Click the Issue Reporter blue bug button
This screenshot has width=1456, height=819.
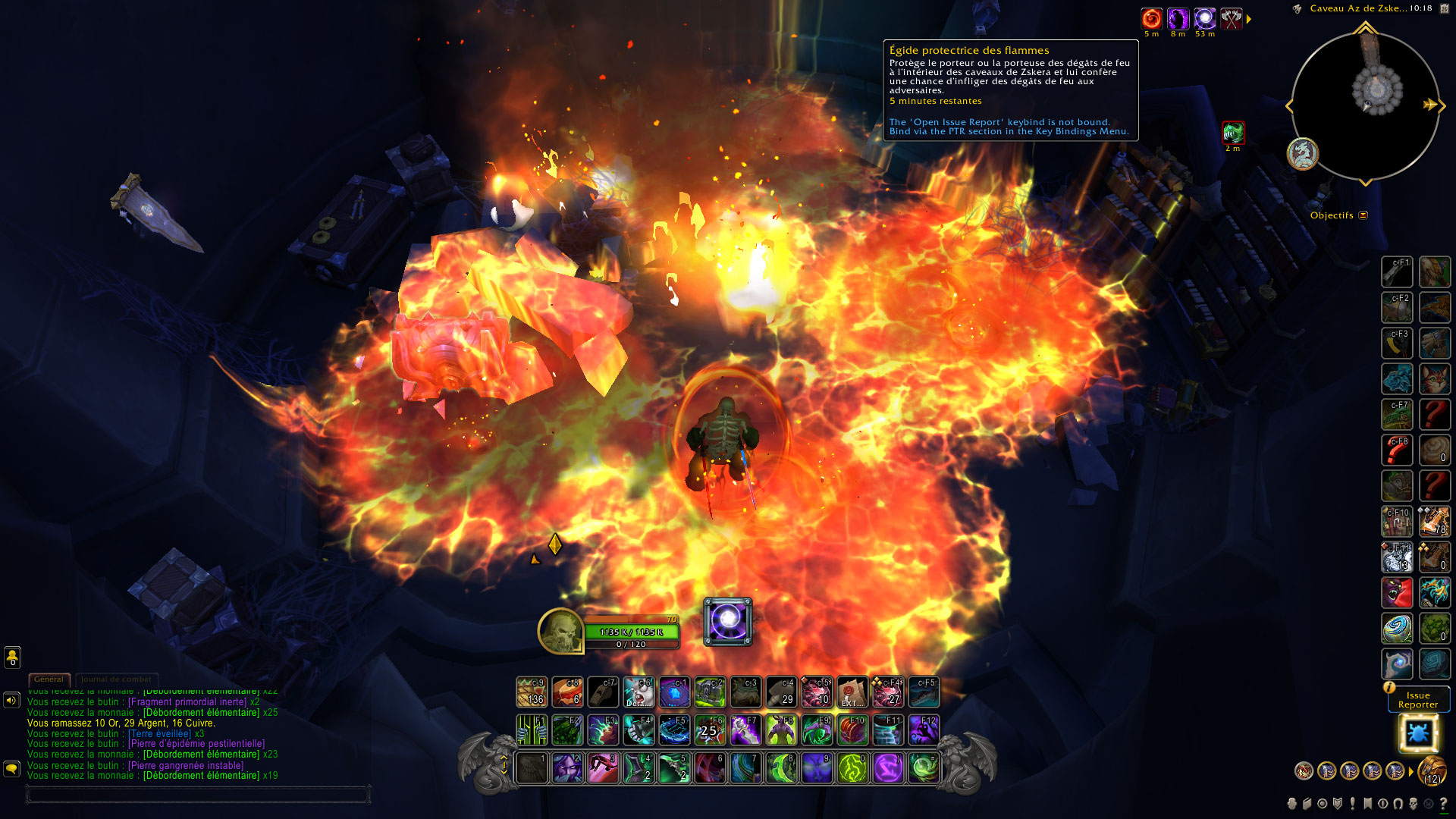[1417, 733]
